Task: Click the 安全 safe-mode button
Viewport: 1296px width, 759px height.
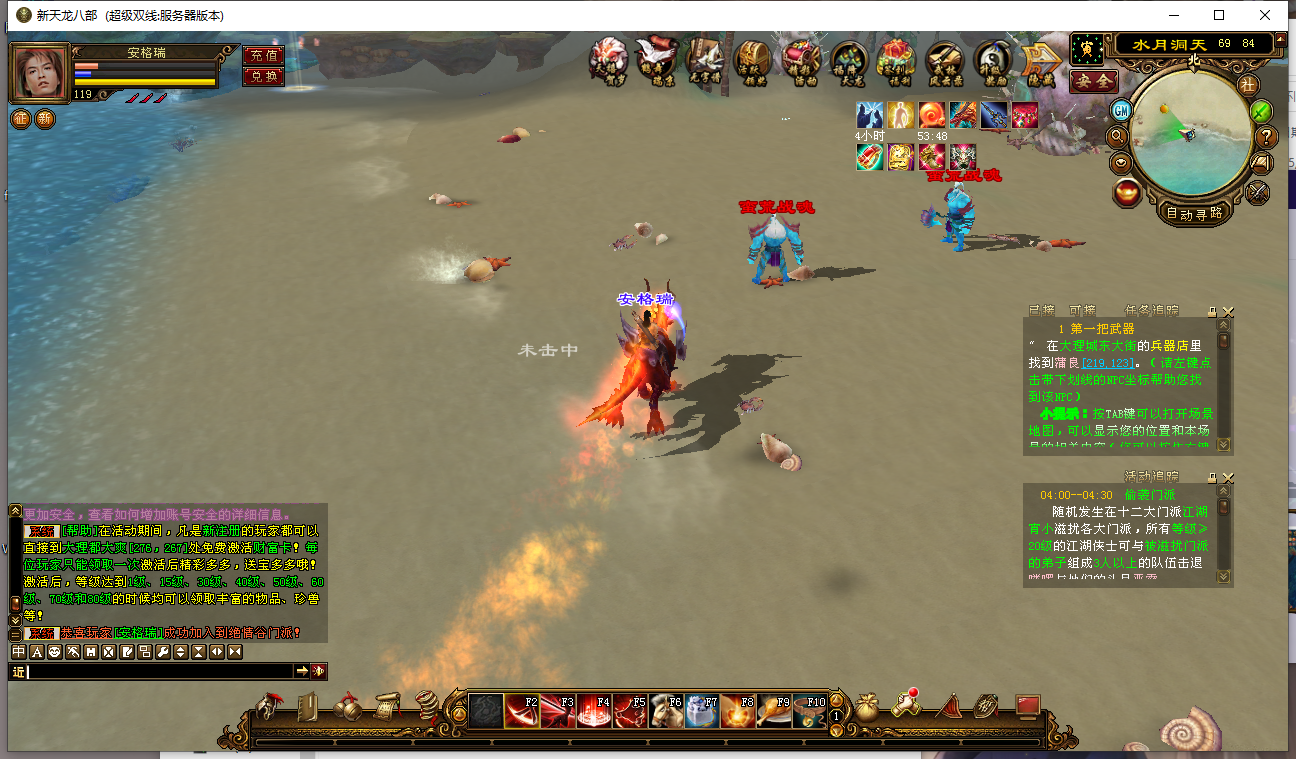Action: click(1093, 81)
